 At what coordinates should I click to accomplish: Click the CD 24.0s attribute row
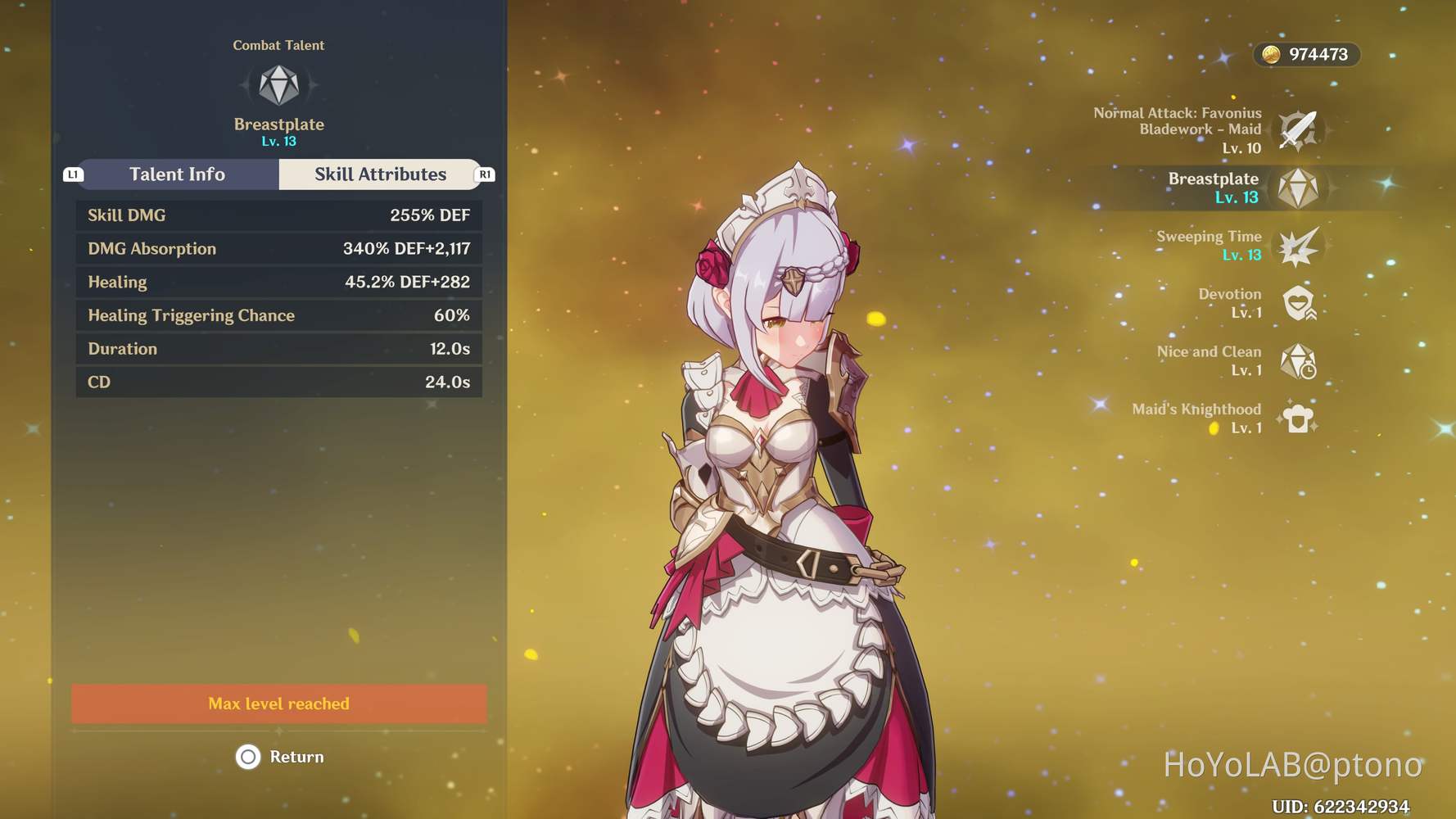click(278, 382)
